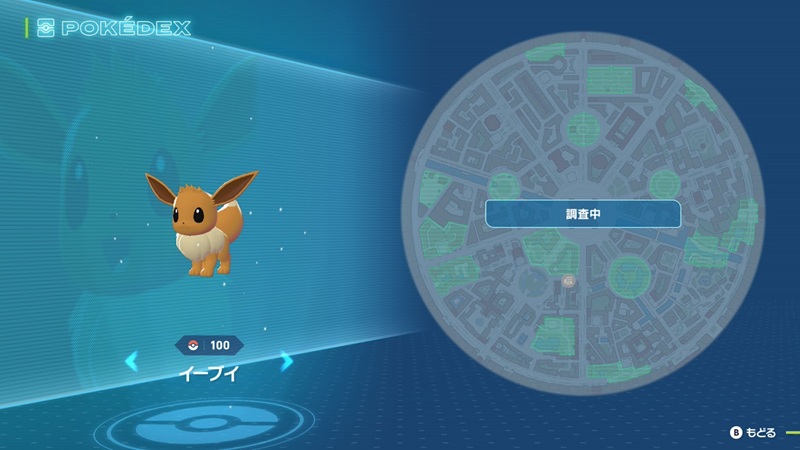The height and width of the screenshot is (450, 800).
Task: Select the small Pokémon marker on the map
Action: pos(569,282)
